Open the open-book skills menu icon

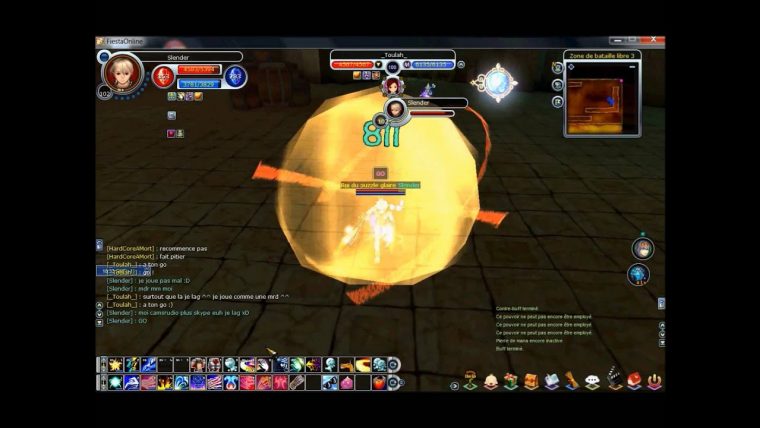pos(551,381)
